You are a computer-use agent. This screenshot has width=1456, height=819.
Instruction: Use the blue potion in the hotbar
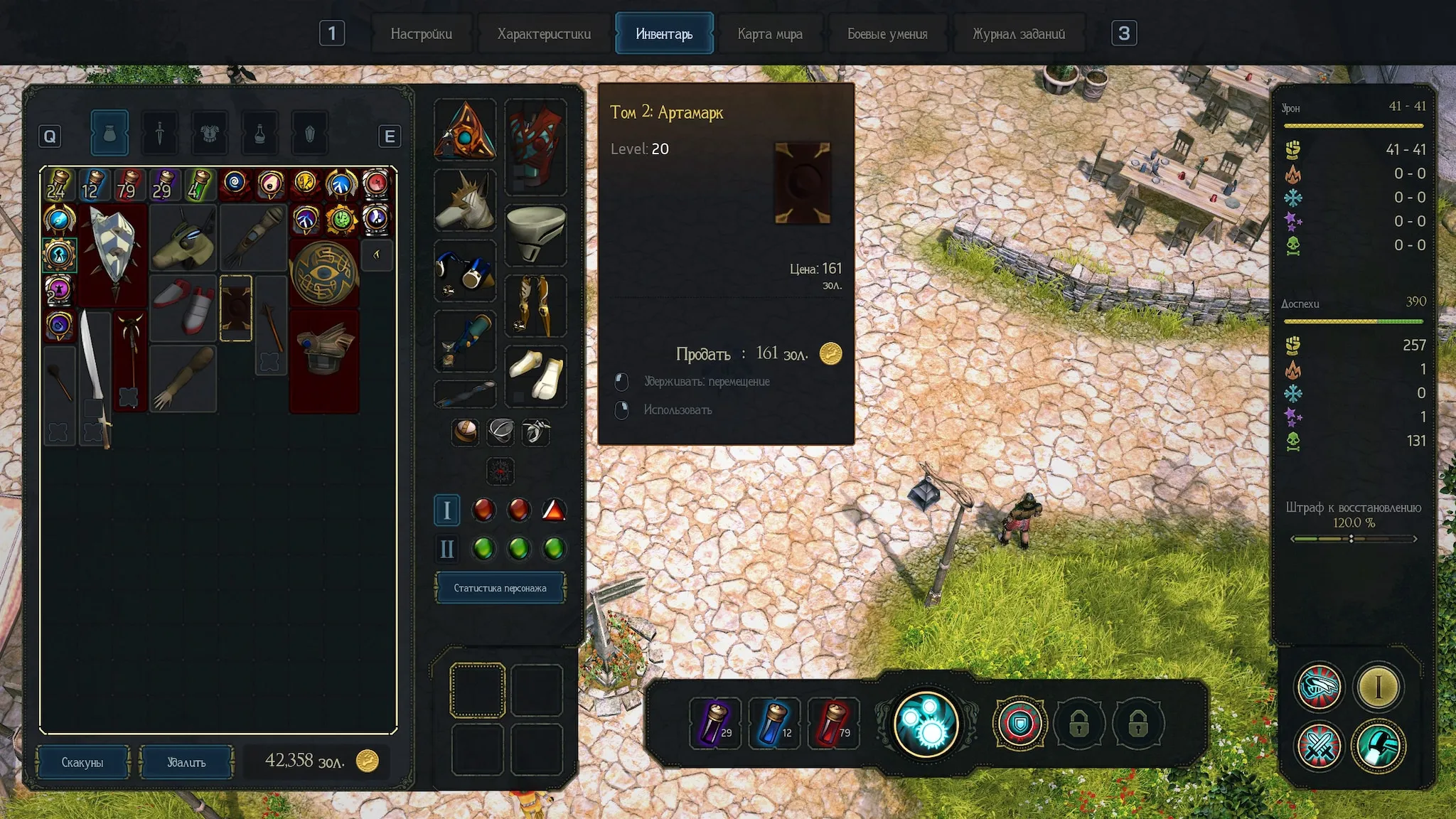click(774, 724)
